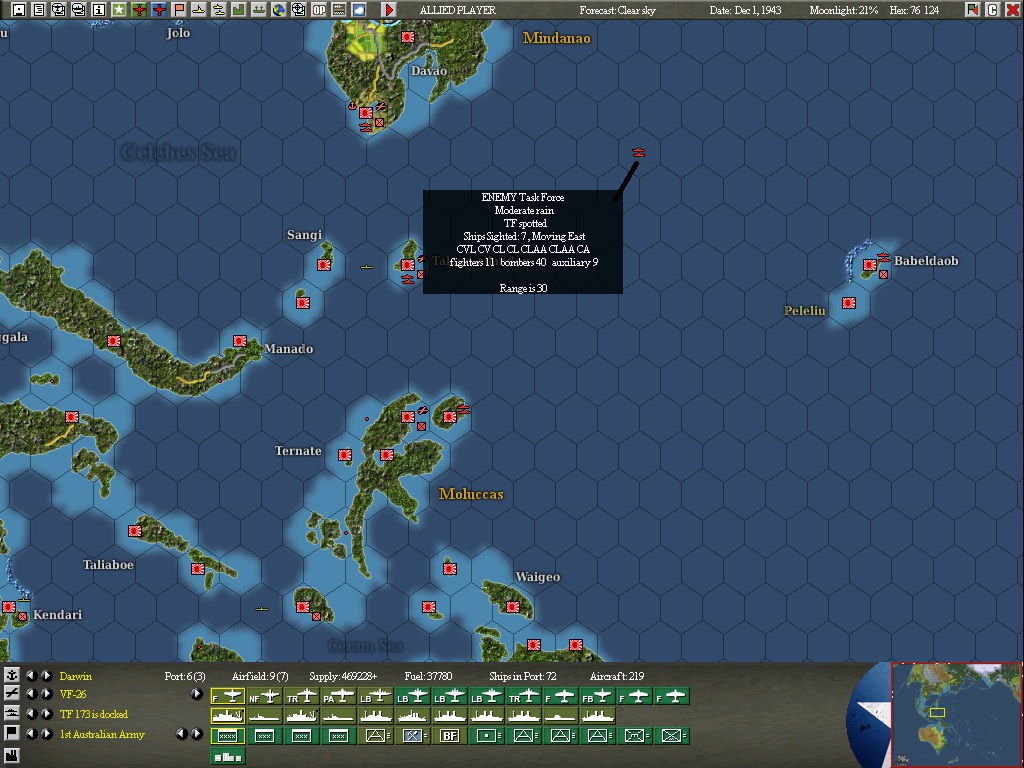This screenshot has height=768, width=1024.
Task: Click the anchor icon beside Darwin
Action: (x=12, y=676)
